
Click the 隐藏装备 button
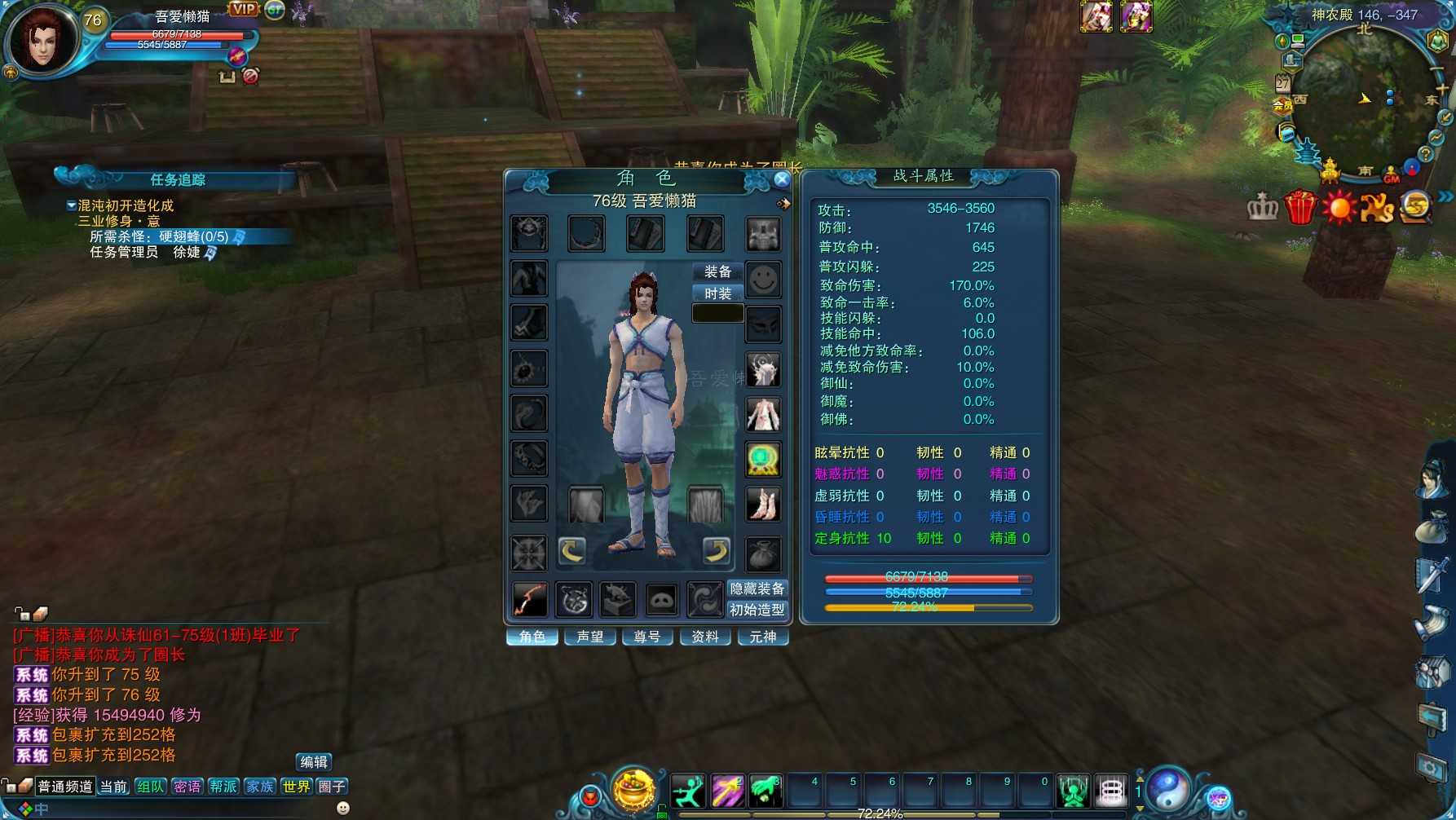tap(757, 589)
